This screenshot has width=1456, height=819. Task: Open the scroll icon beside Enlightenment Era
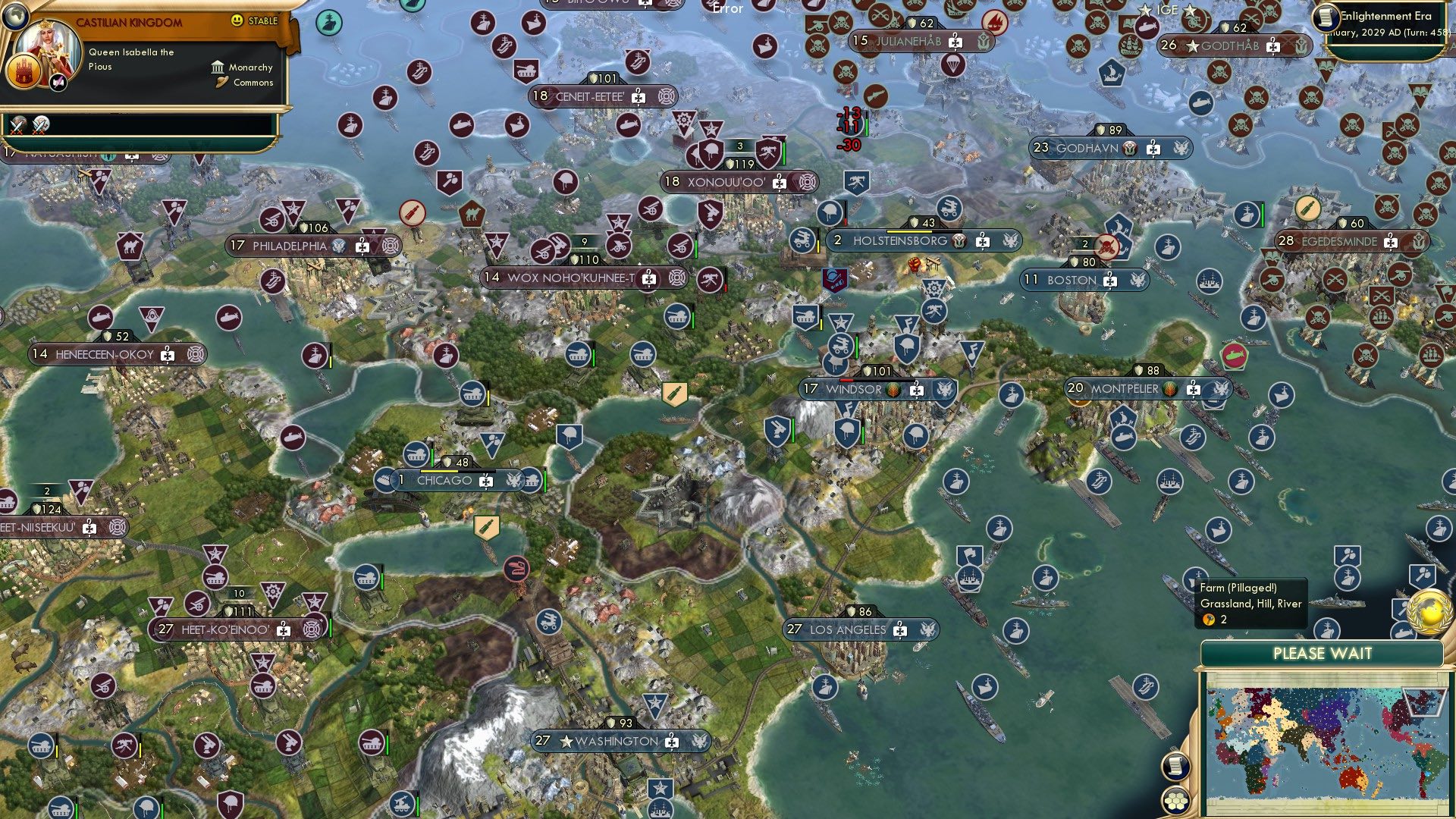click(1326, 17)
